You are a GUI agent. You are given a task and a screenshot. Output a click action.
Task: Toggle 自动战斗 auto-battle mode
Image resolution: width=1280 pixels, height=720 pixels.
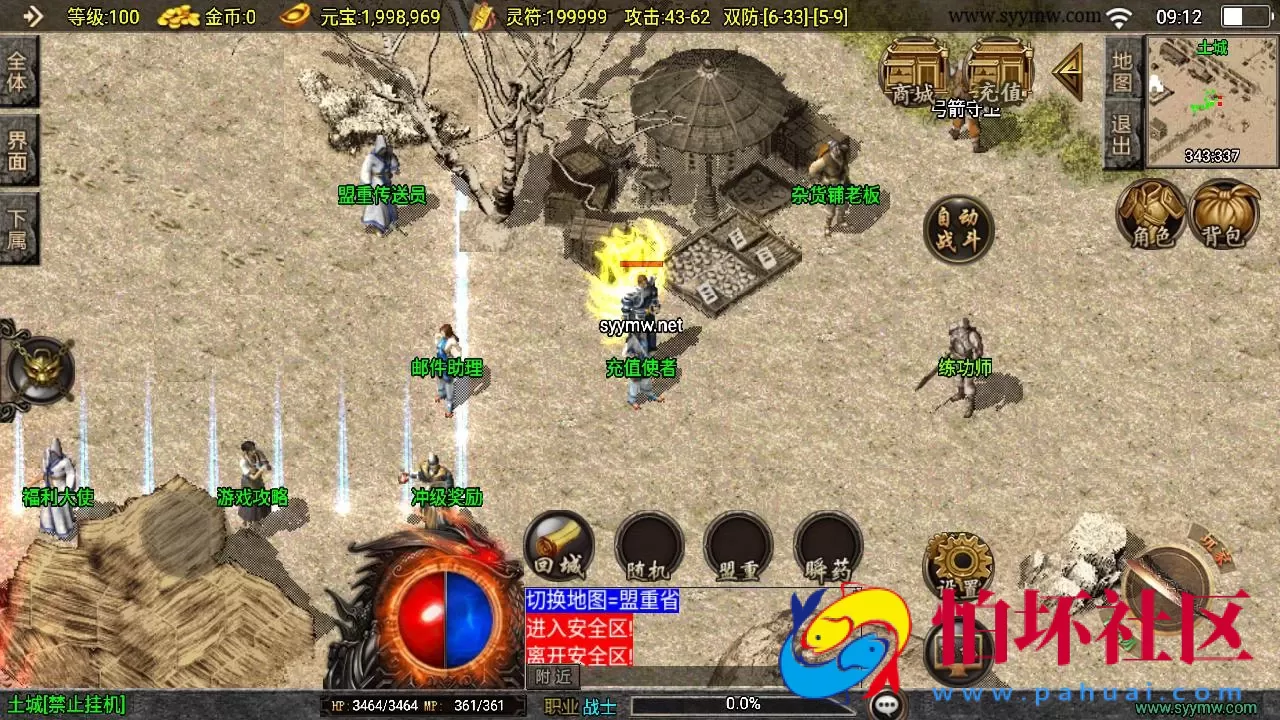pyautogui.click(x=958, y=228)
